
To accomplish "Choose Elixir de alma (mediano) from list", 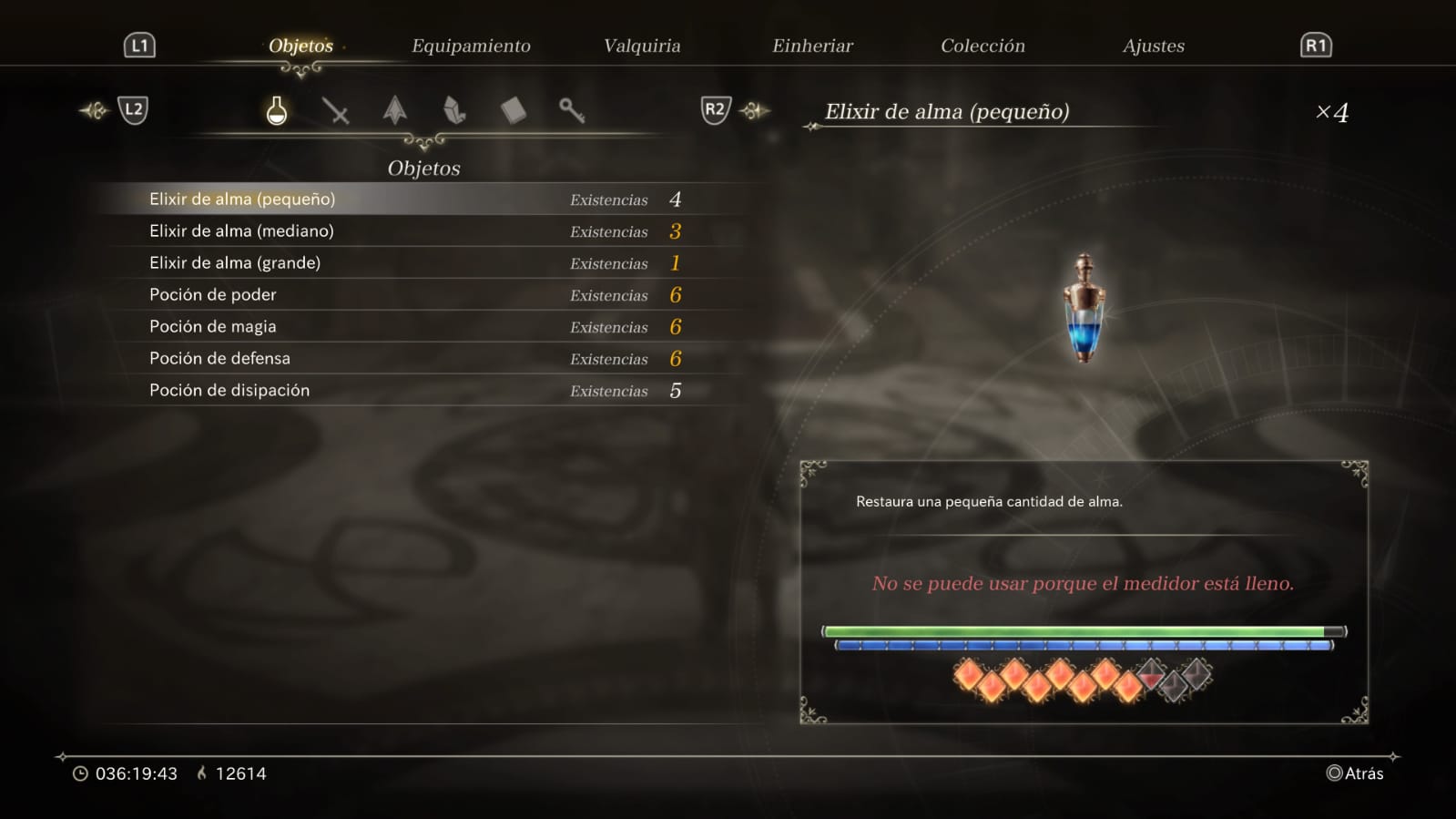I will click(241, 230).
